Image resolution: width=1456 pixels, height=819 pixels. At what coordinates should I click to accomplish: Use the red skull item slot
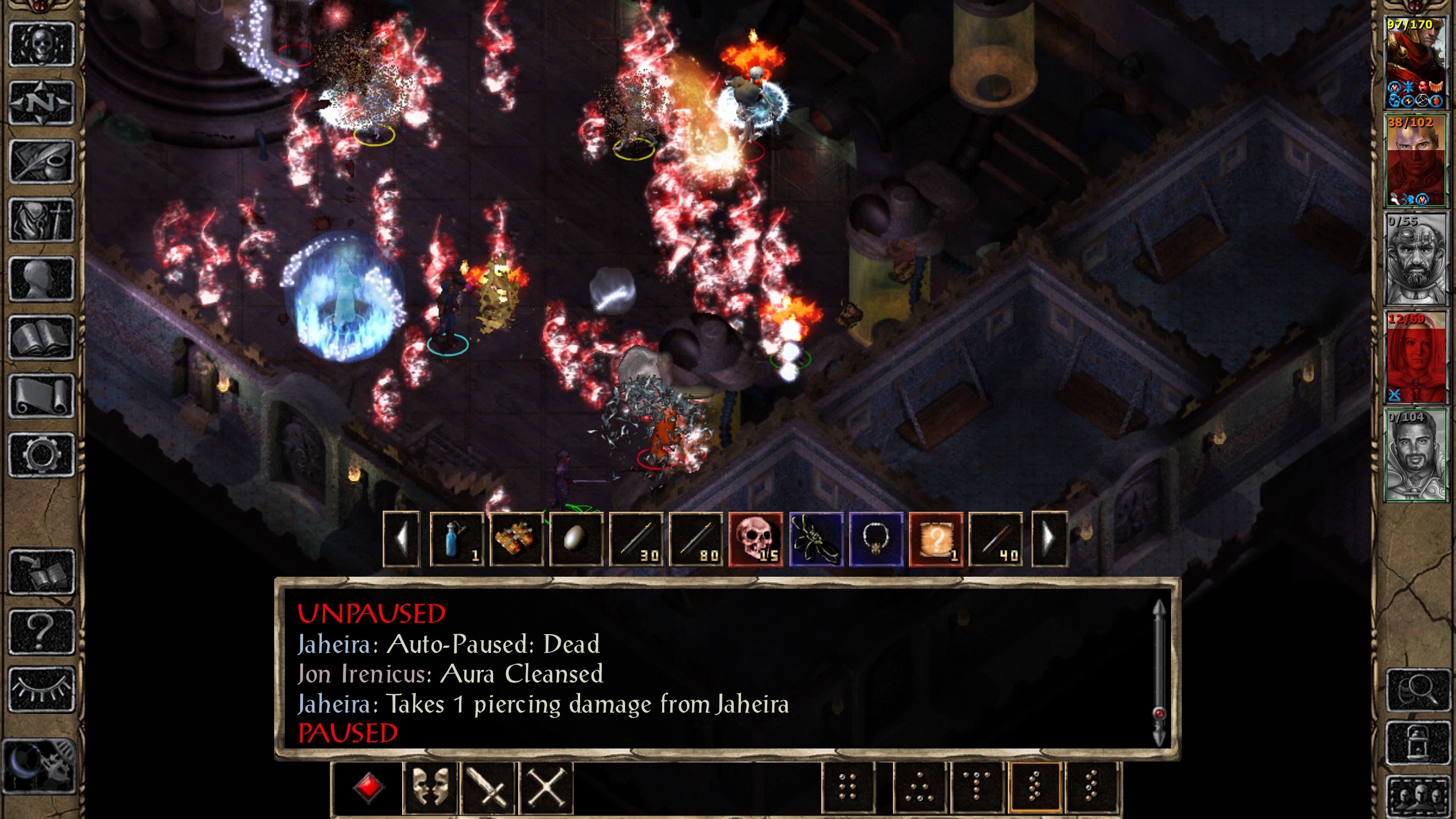756,539
